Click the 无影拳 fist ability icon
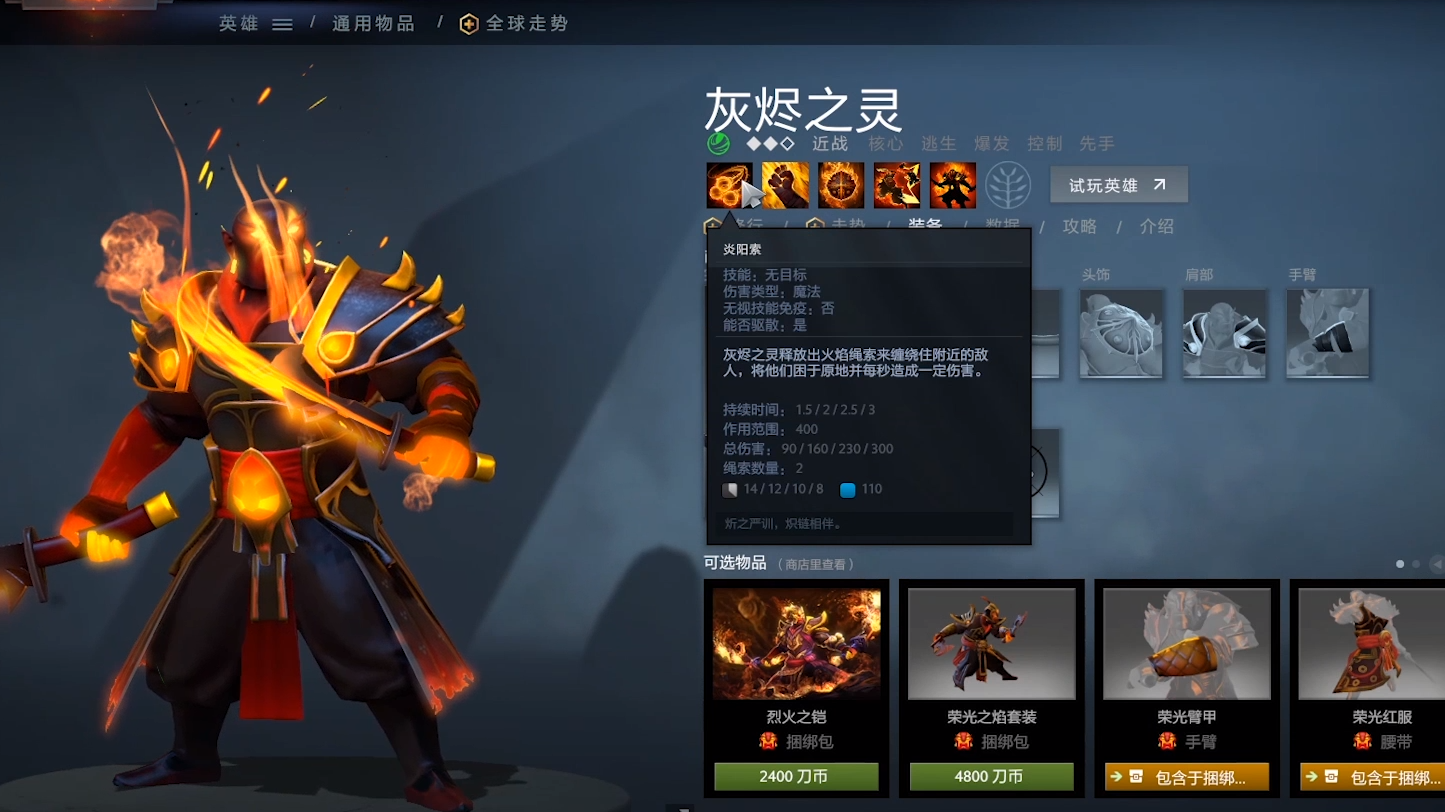 pyautogui.click(x=784, y=186)
